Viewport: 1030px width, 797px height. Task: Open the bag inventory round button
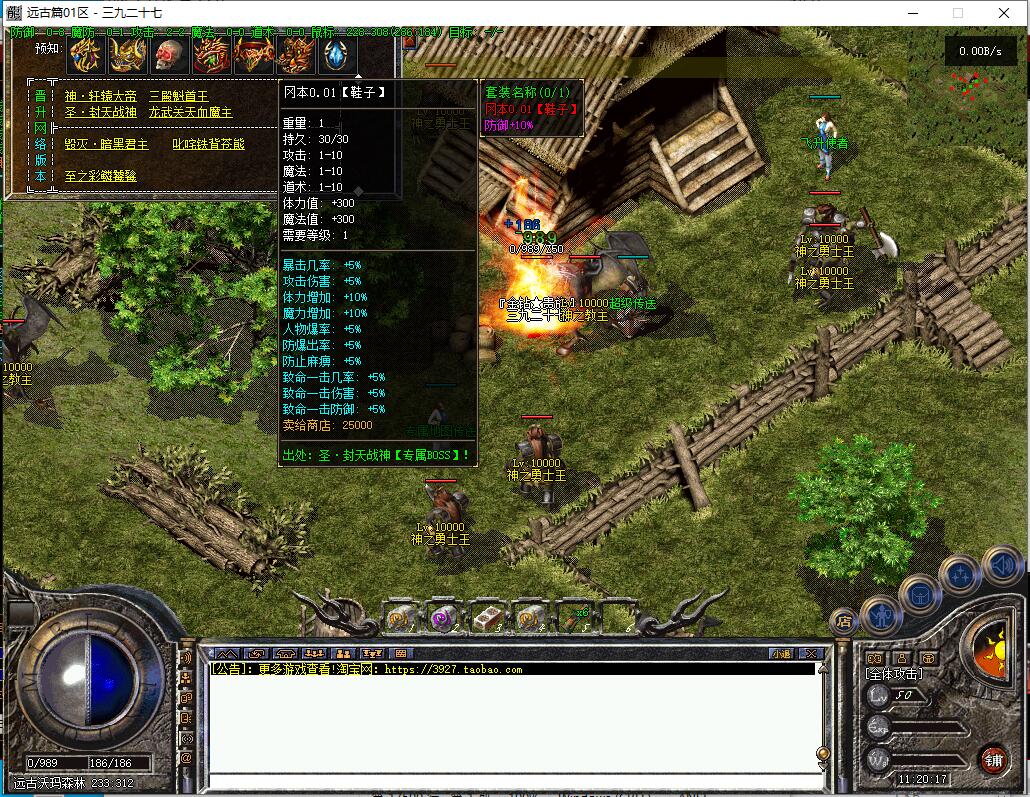920,595
